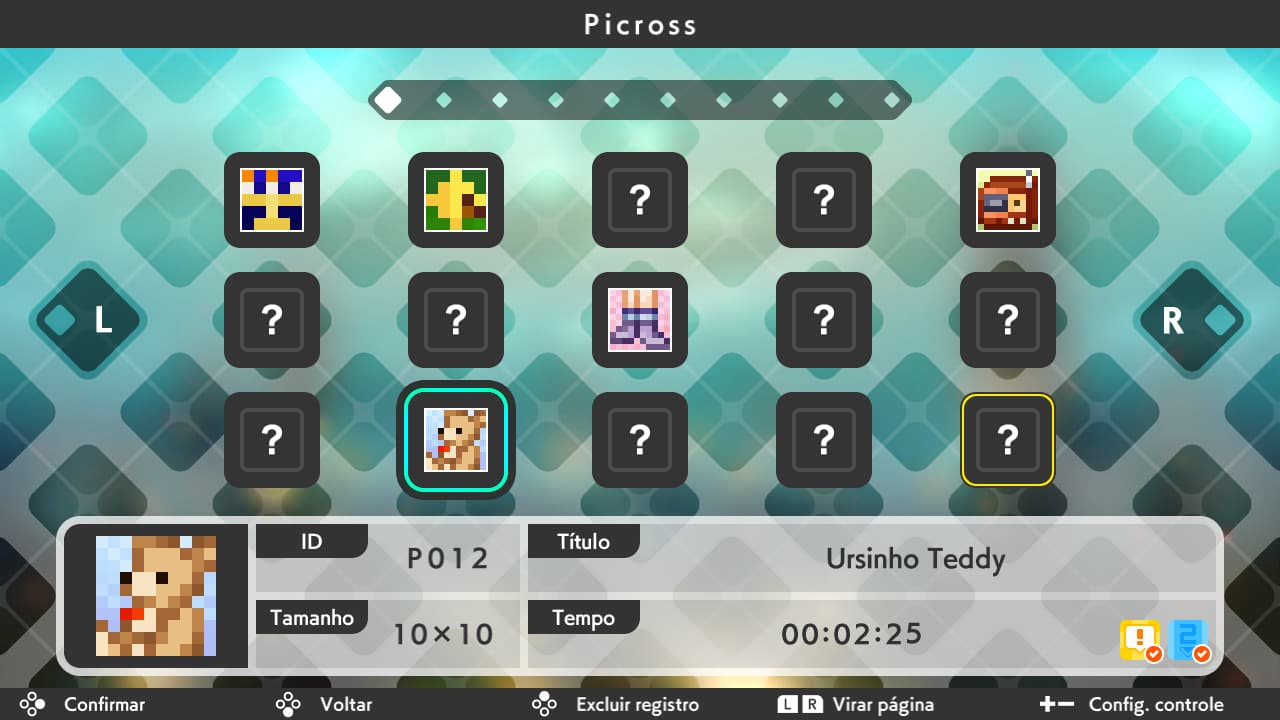The height and width of the screenshot is (720, 1280).
Task: Select the question mark tile below the L arrow
Action: coord(271,321)
